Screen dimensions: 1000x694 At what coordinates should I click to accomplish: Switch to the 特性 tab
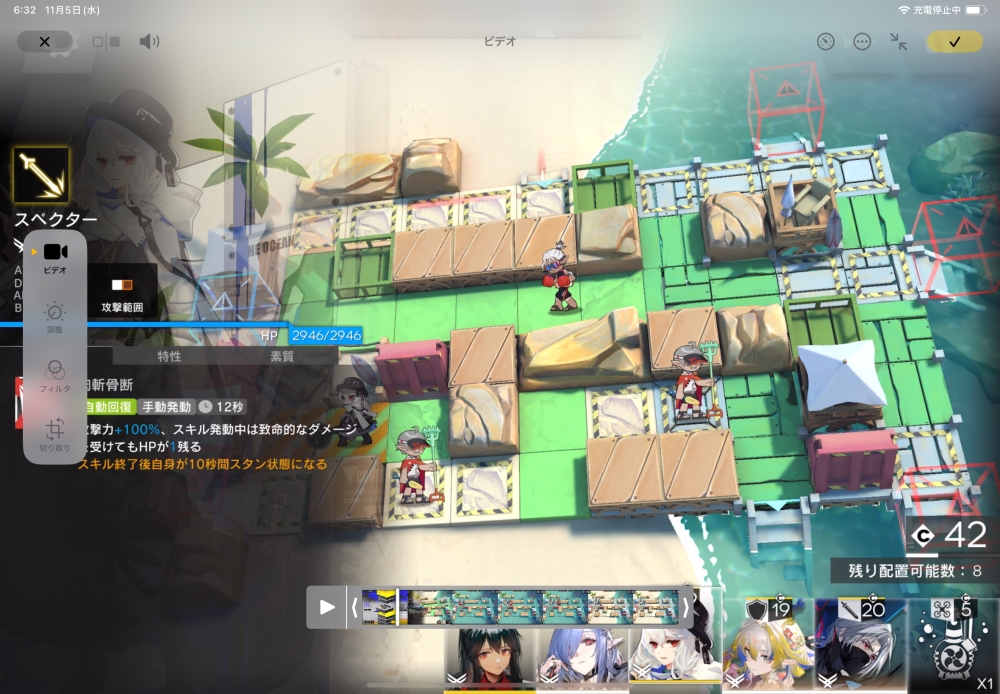pyautogui.click(x=169, y=356)
